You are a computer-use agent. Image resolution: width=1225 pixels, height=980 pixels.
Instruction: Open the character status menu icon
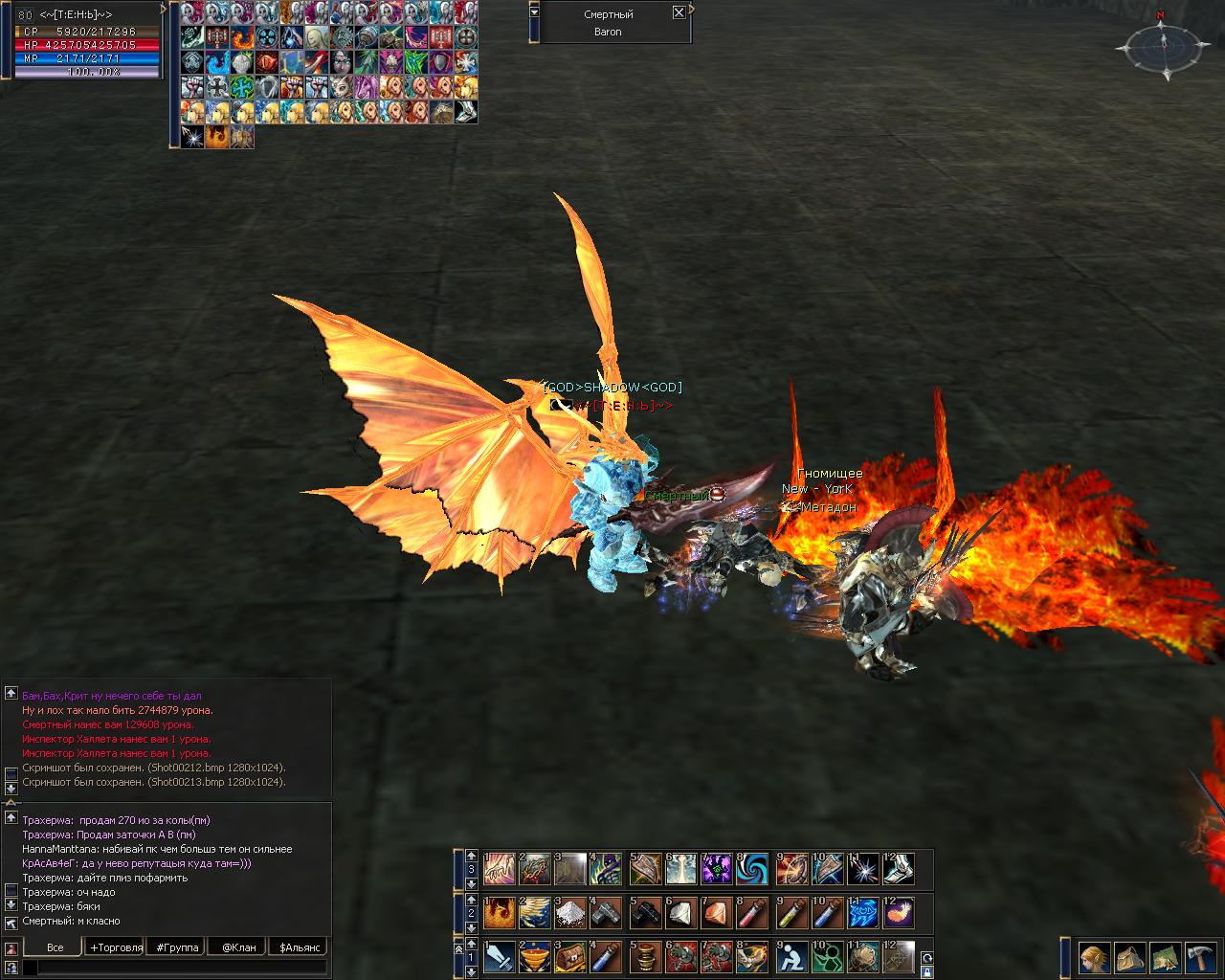[1095, 957]
